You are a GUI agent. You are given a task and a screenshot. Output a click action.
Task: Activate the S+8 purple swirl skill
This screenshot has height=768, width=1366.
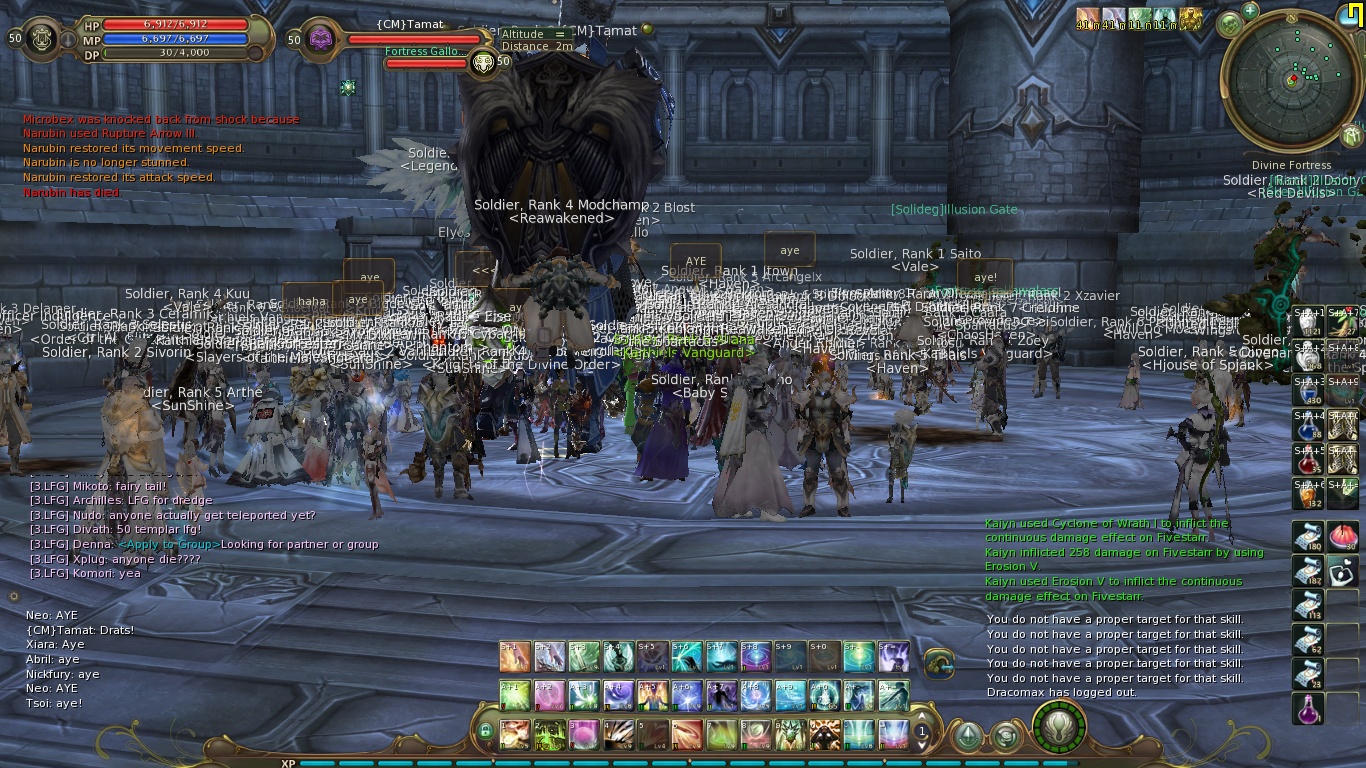pyautogui.click(x=755, y=656)
